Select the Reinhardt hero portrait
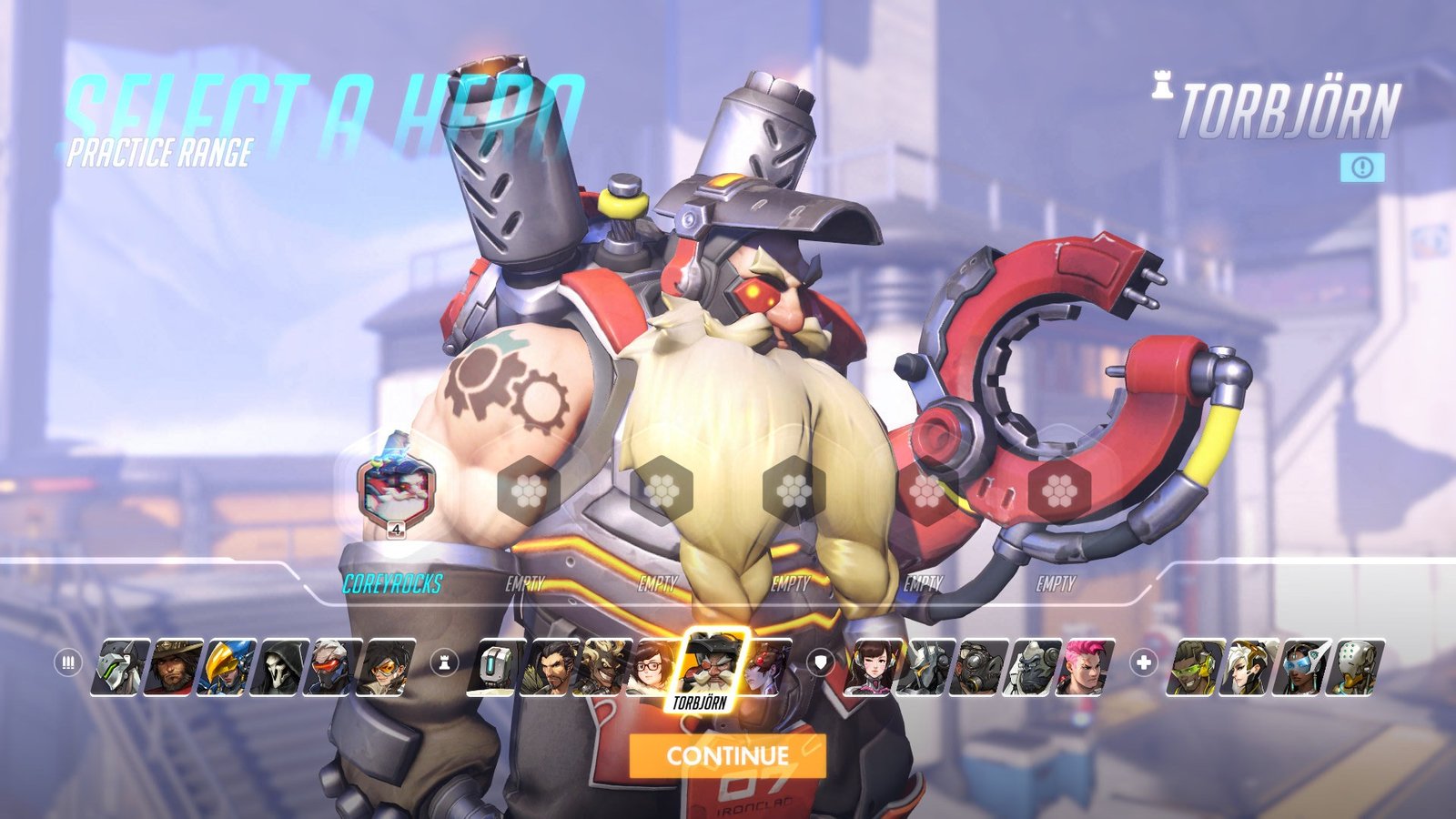The width and height of the screenshot is (1456, 819). (927, 667)
